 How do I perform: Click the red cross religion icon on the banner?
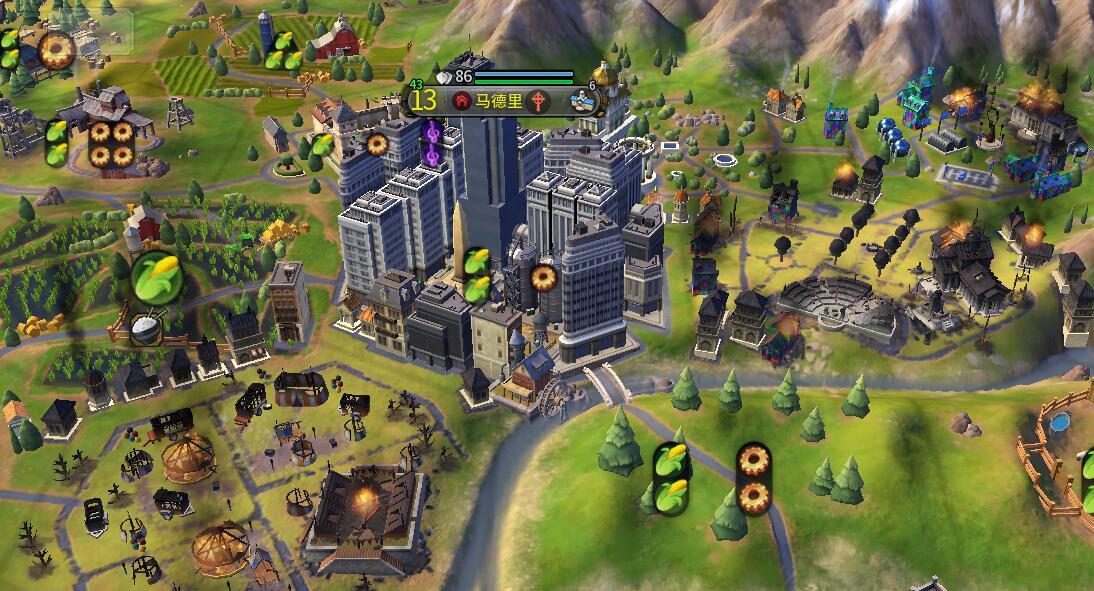click(x=540, y=101)
